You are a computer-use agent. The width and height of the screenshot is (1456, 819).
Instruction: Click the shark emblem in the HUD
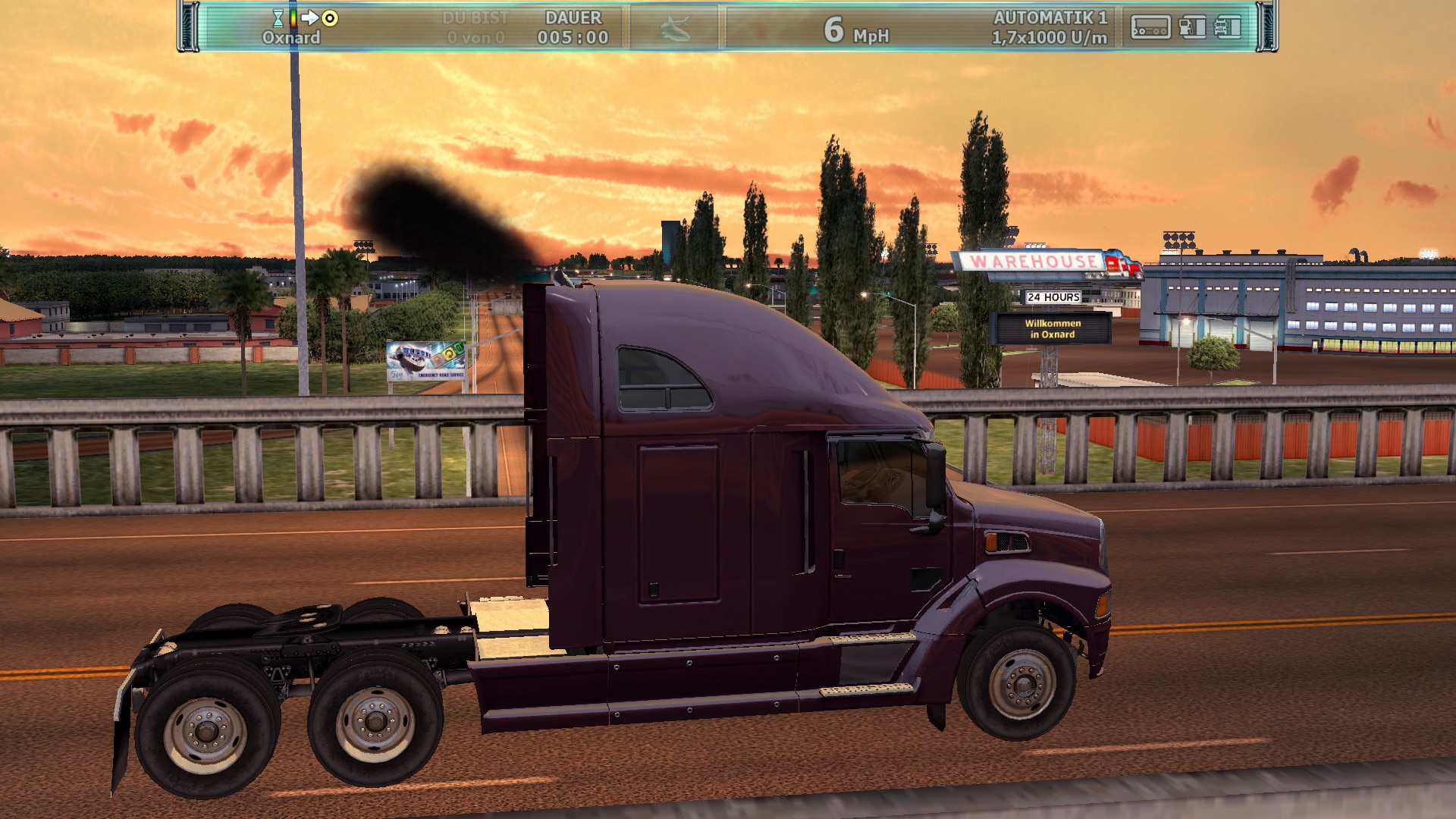(674, 29)
